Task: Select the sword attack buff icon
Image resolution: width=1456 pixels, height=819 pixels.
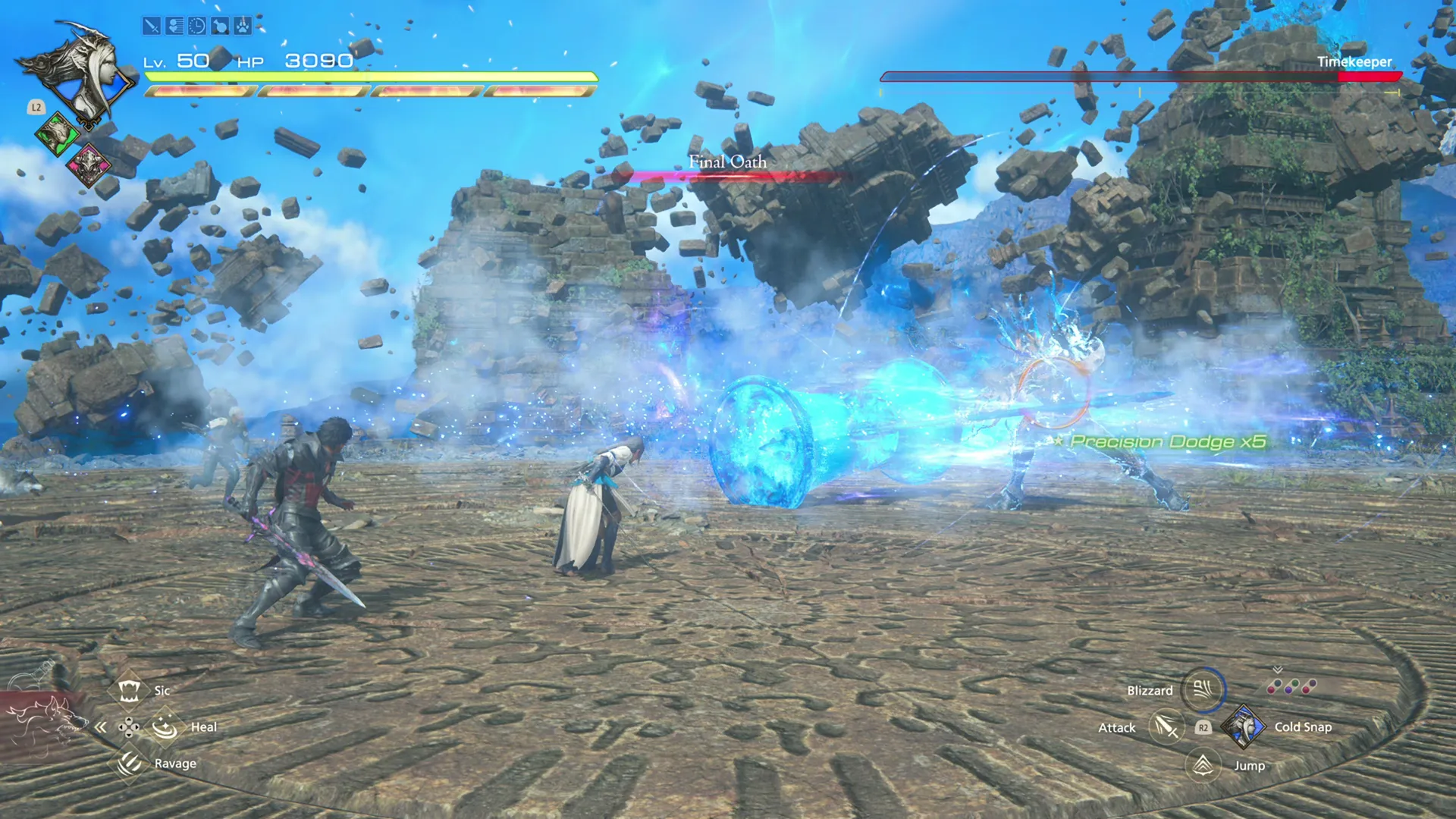Action: (152, 27)
